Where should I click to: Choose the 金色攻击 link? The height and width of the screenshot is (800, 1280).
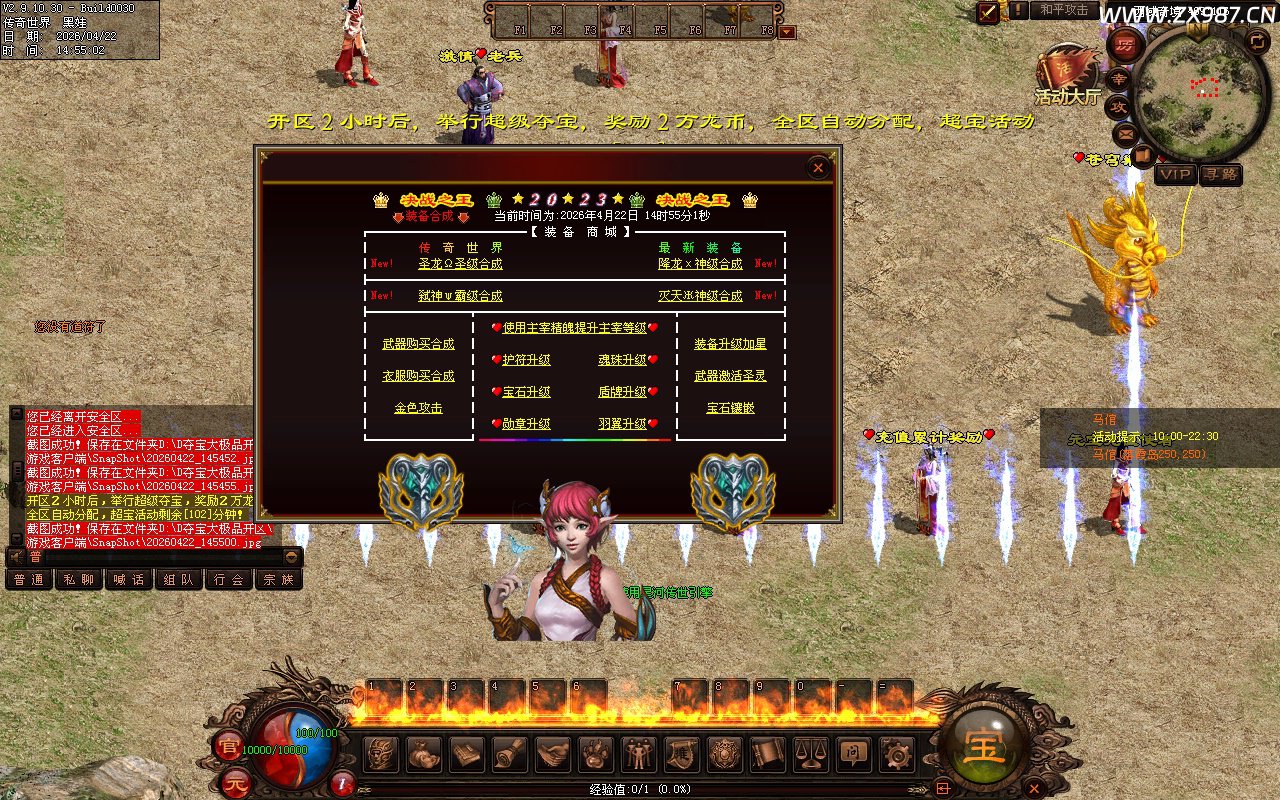point(418,408)
